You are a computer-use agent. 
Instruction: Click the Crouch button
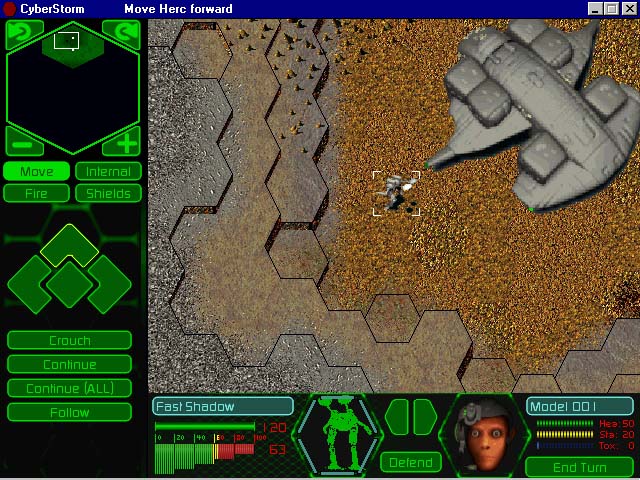[69, 341]
